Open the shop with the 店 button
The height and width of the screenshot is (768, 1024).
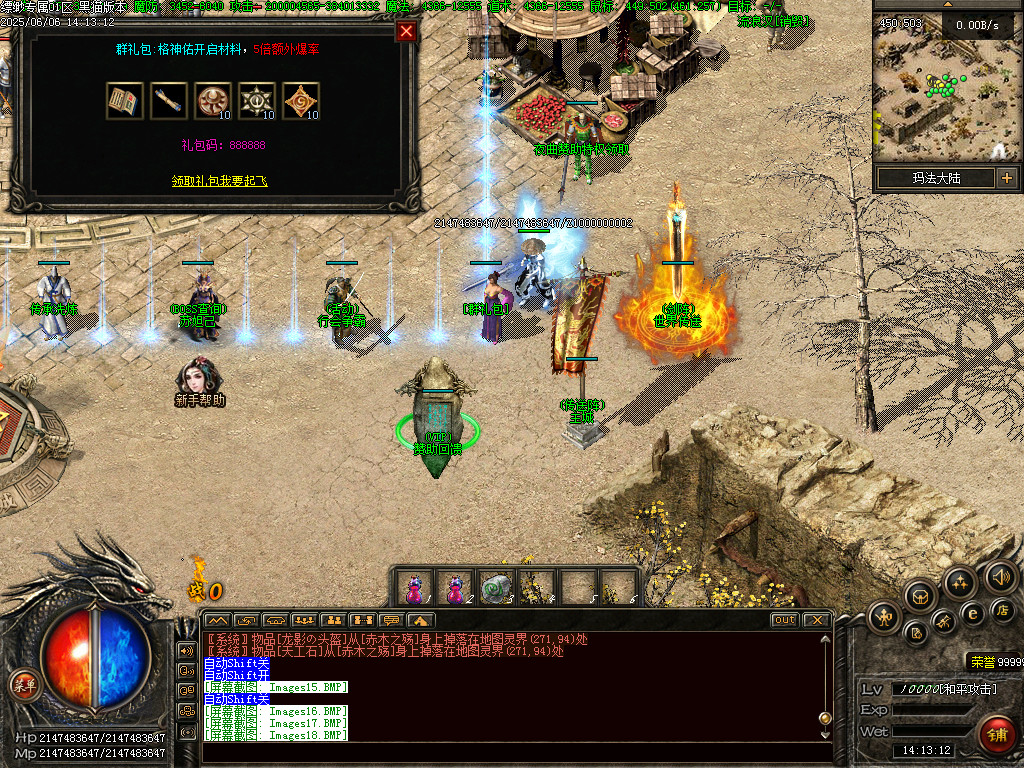(1004, 610)
